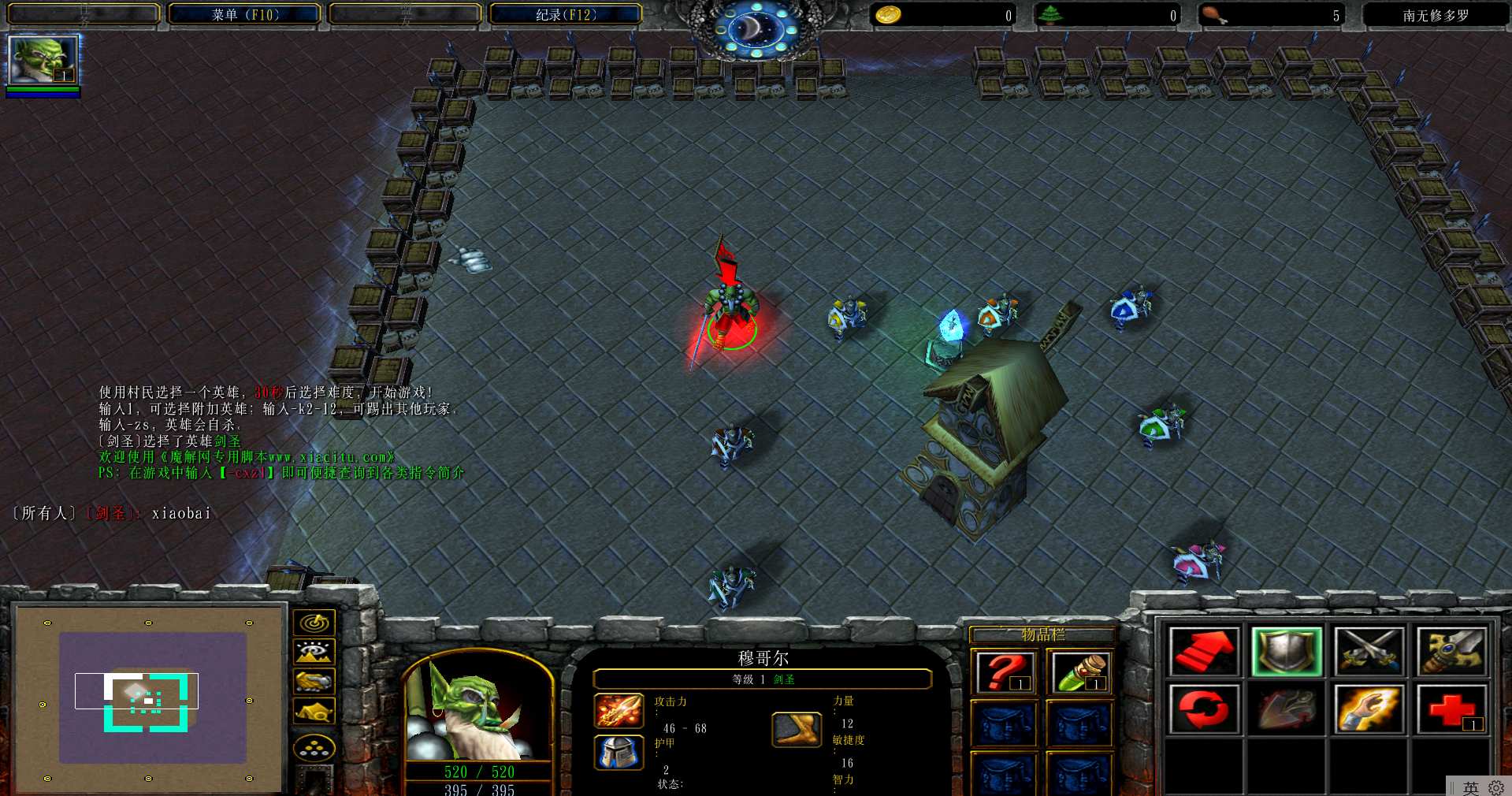Use the green potion inventory item
This screenshot has height=796, width=1512.
[1079, 672]
